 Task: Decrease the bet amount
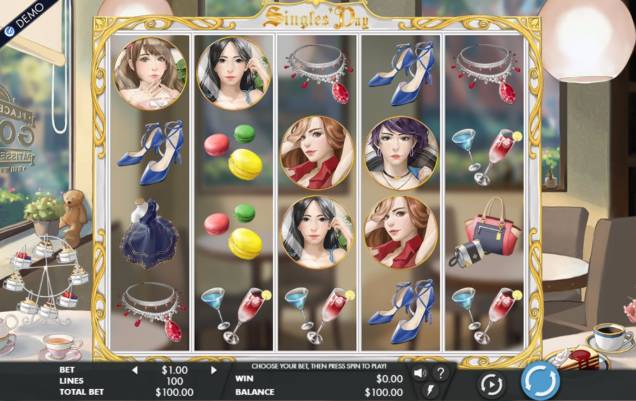(x=134, y=369)
